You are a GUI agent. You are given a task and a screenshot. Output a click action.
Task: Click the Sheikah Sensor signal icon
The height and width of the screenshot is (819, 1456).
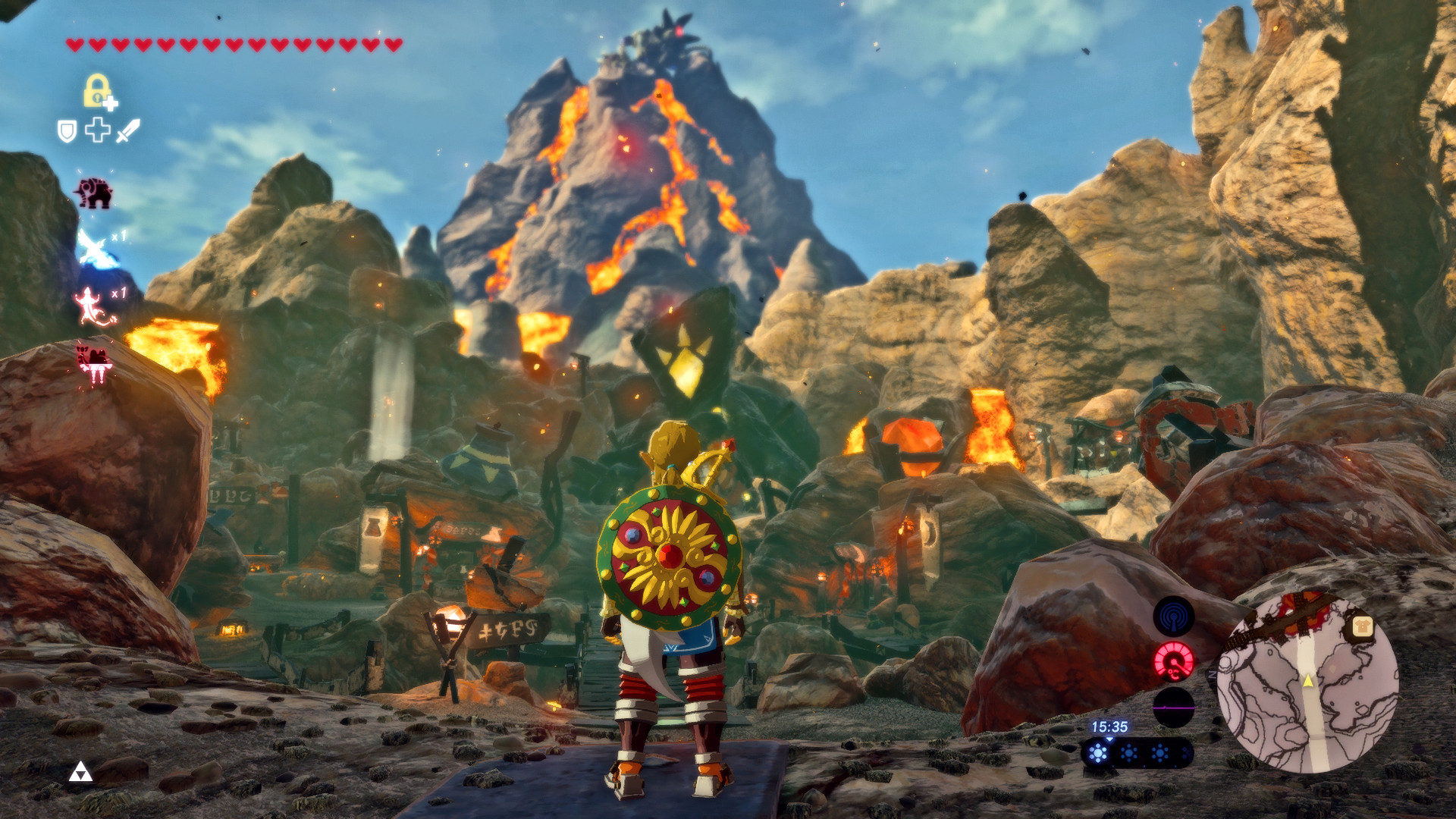click(x=1175, y=615)
